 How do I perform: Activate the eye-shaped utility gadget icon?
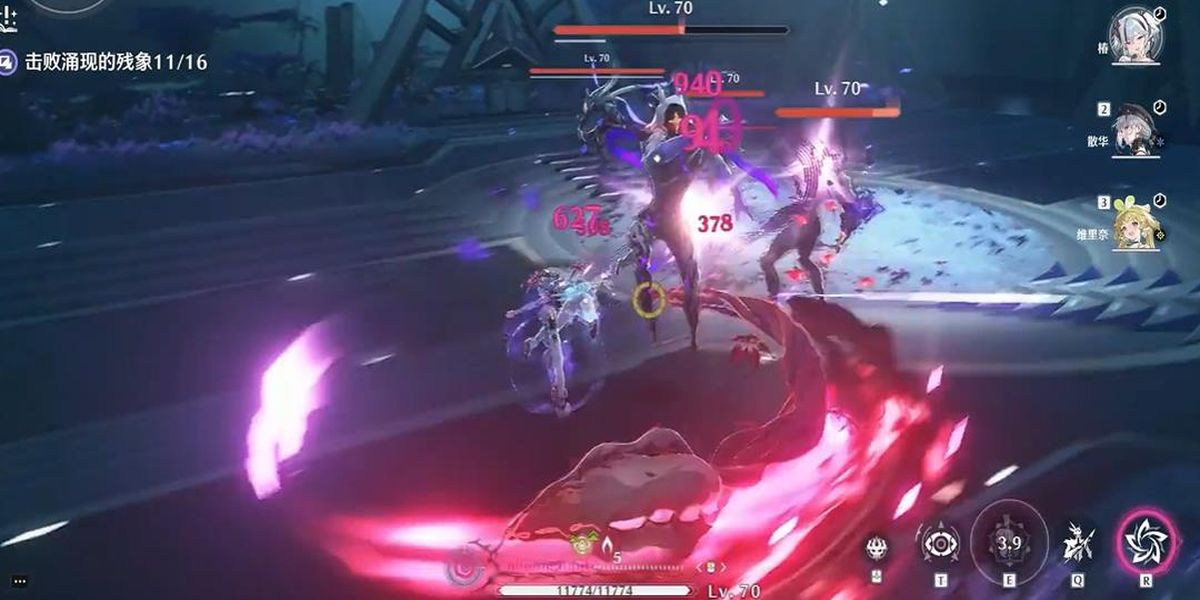point(940,543)
